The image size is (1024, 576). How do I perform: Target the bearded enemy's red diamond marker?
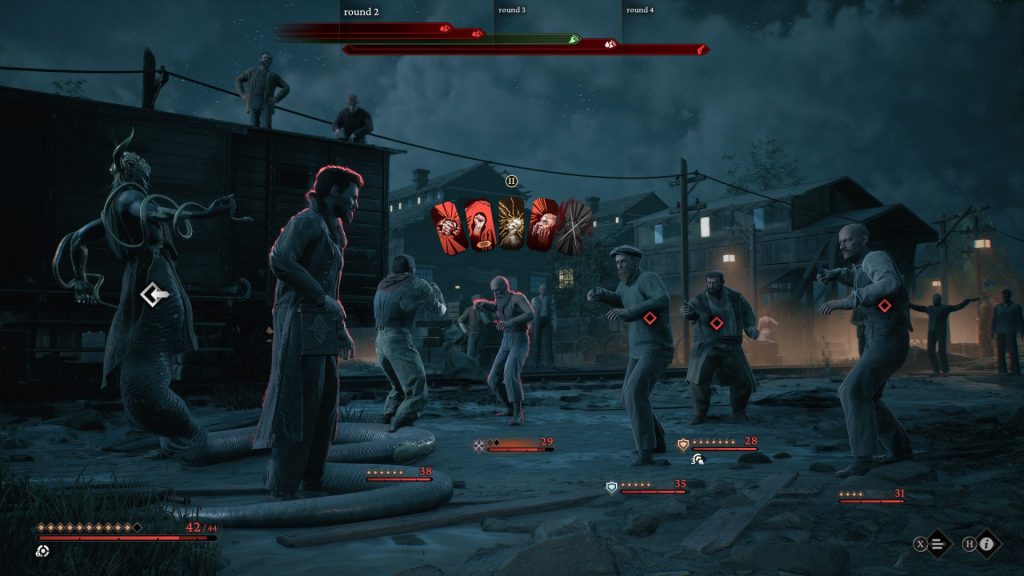pos(716,322)
